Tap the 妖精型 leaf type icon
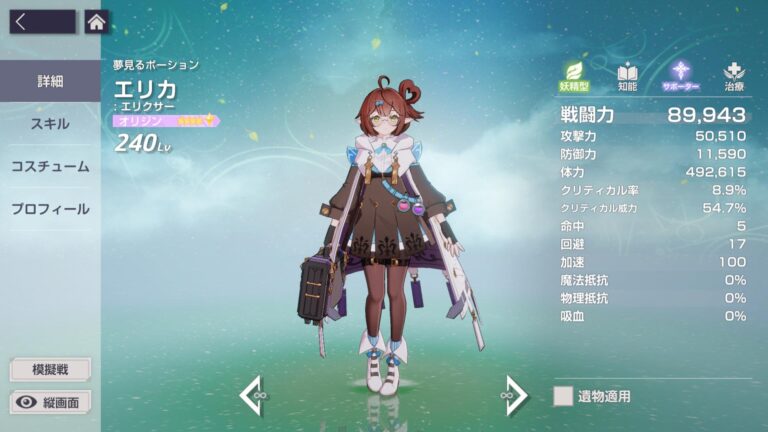The width and height of the screenshot is (768, 432). [x=575, y=76]
